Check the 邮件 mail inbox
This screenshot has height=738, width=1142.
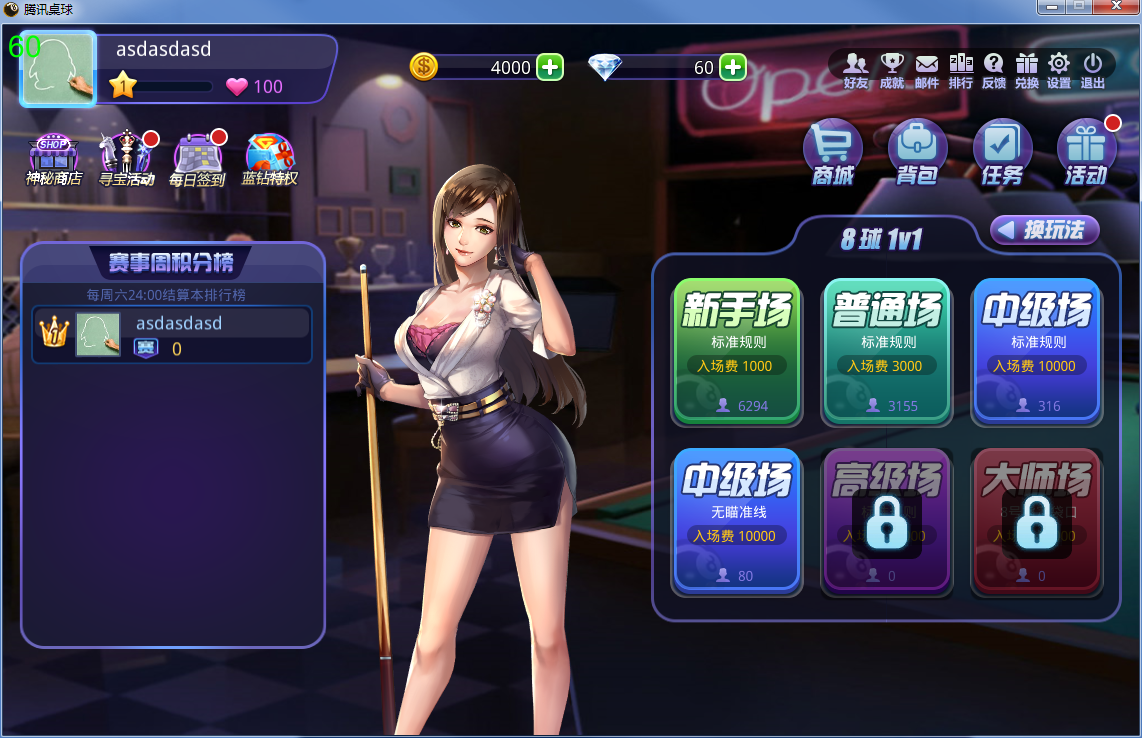tap(927, 70)
